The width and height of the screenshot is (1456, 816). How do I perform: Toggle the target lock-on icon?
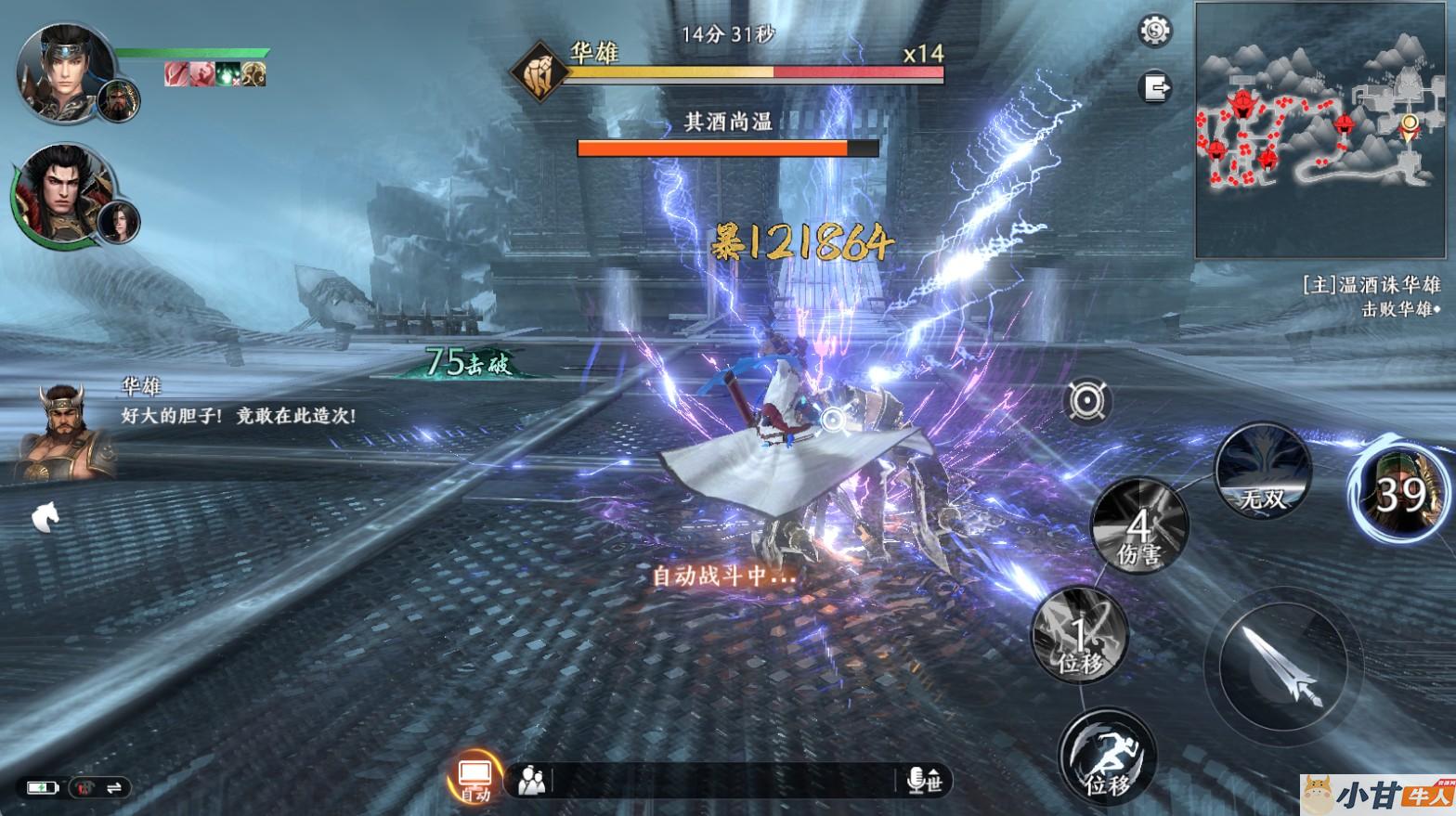point(1086,402)
